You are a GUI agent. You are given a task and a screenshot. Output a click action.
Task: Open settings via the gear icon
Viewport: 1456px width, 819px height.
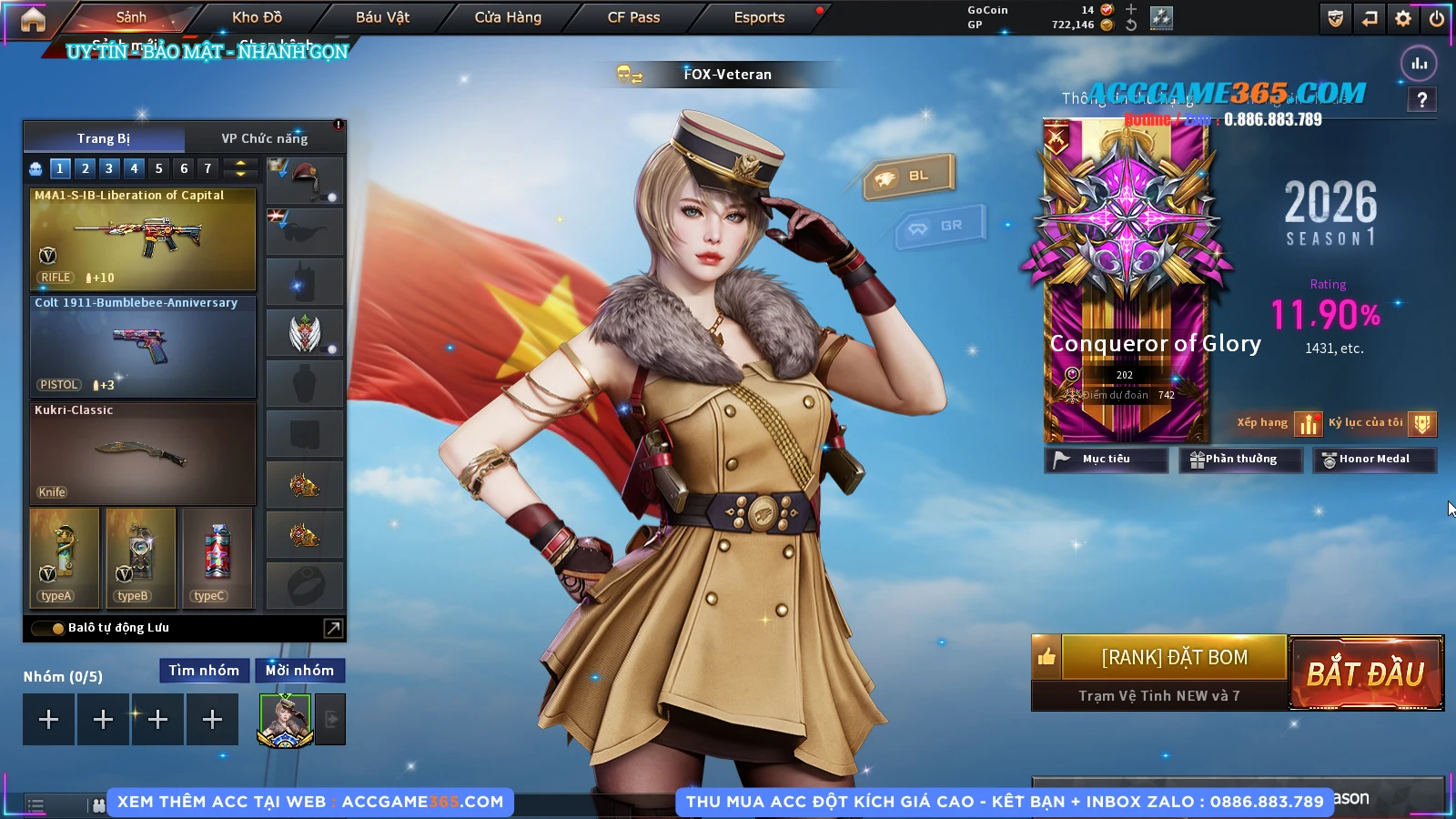(1403, 18)
